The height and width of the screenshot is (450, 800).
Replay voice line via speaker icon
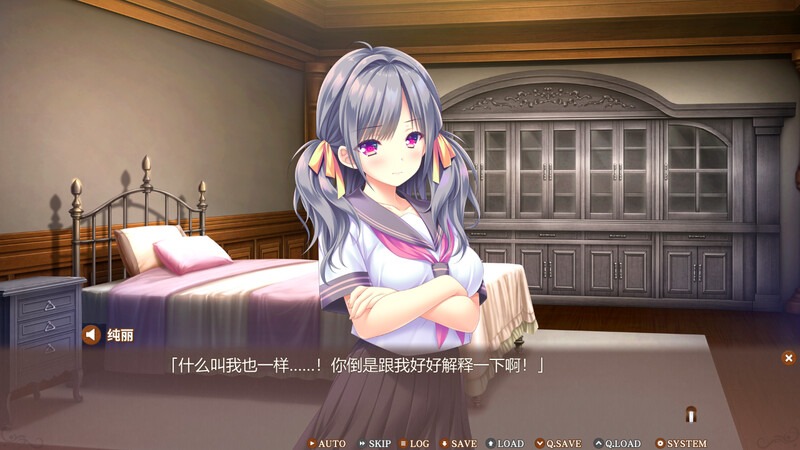91,335
